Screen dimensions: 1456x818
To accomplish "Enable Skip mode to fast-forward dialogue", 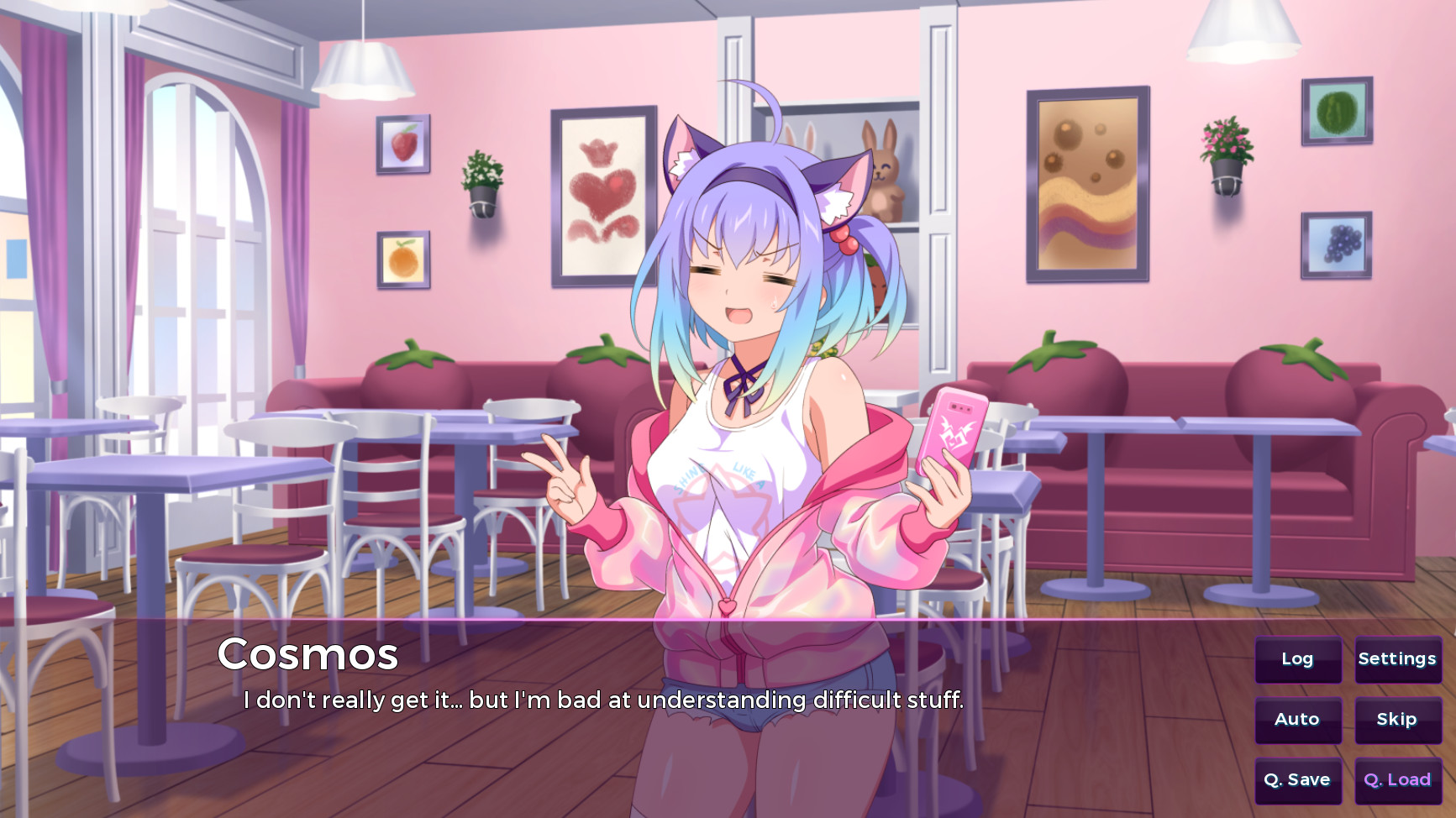I will point(1397,720).
